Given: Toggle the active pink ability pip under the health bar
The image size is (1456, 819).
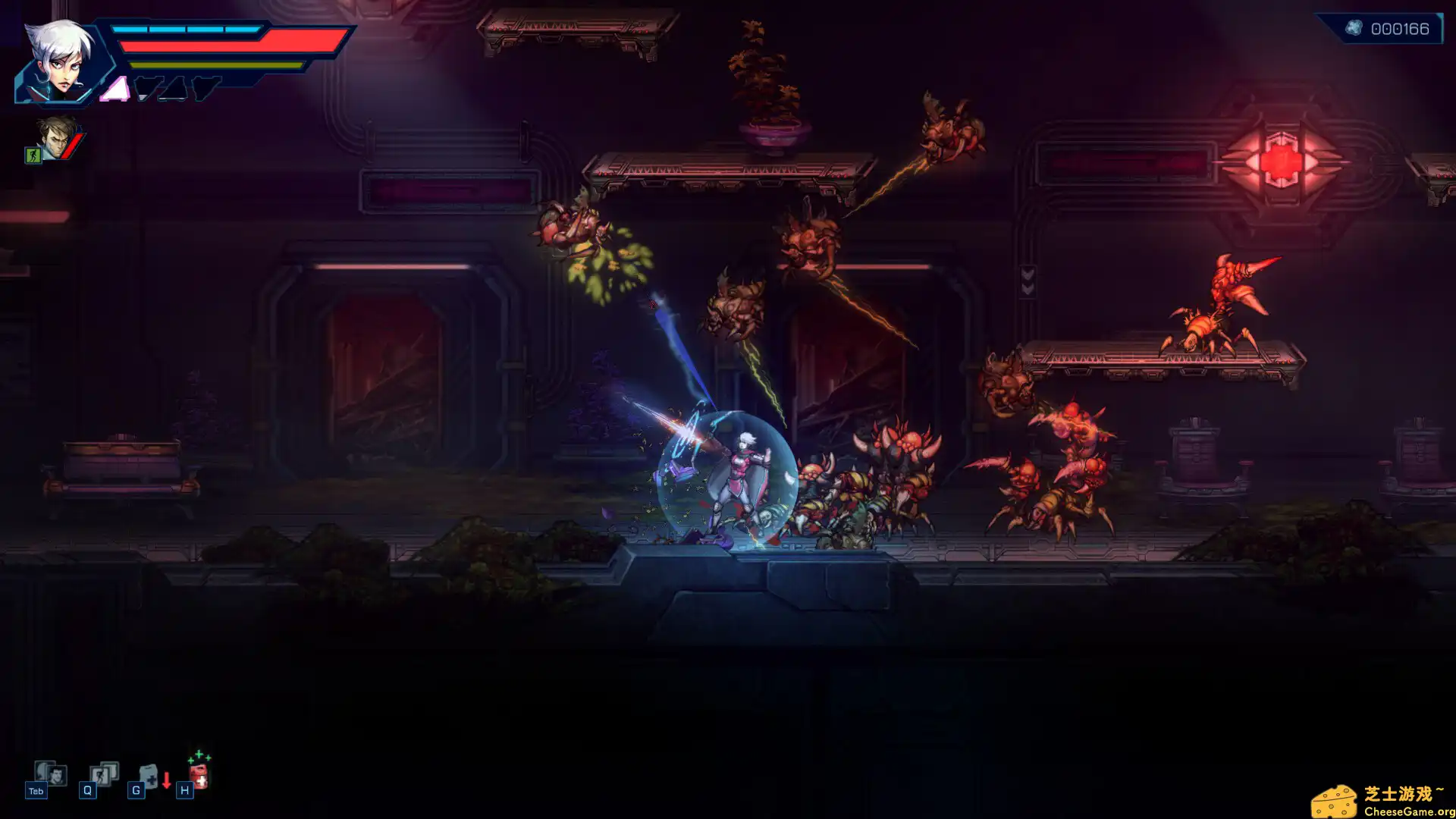Looking at the screenshot, I should pyautogui.click(x=115, y=89).
